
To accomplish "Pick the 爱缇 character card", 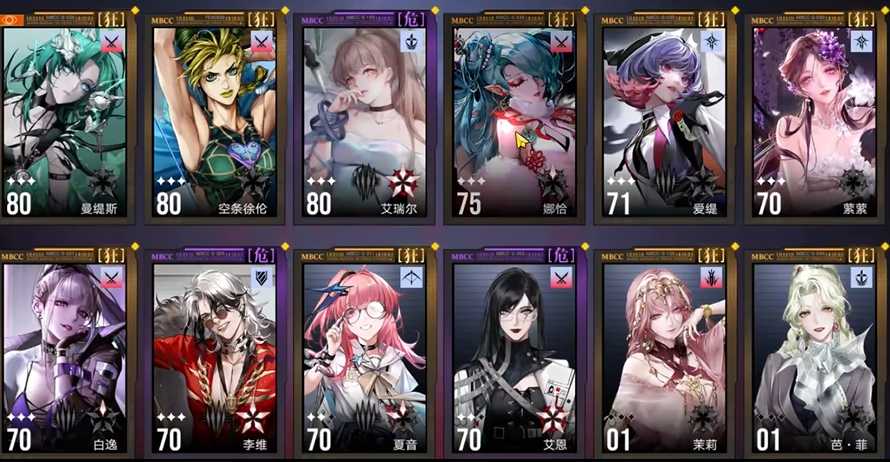I will coord(665,120).
